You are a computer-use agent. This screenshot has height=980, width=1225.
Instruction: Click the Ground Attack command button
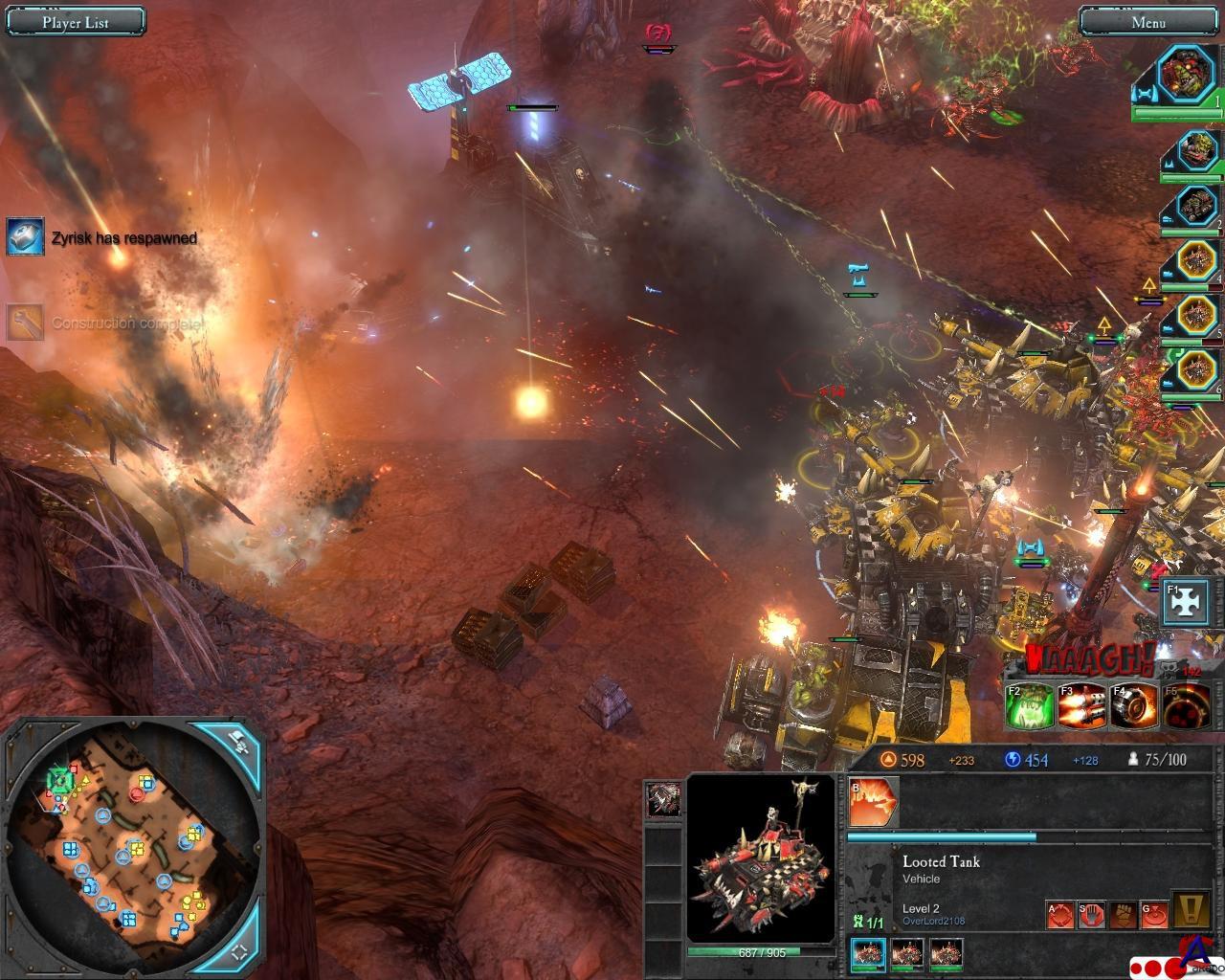pyautogui.click(x=1155, y=916)
